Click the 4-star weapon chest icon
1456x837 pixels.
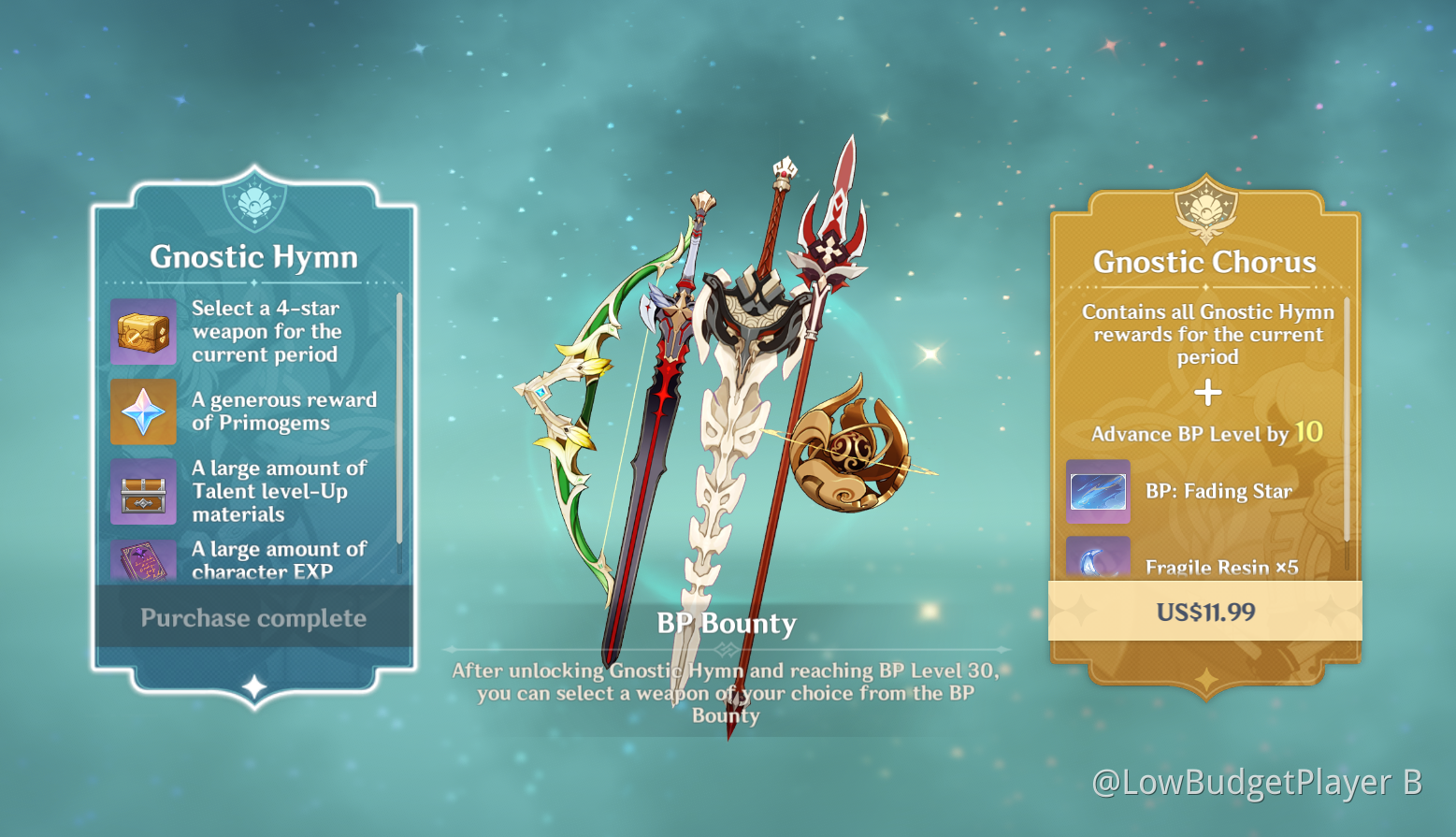pos(143,331)
